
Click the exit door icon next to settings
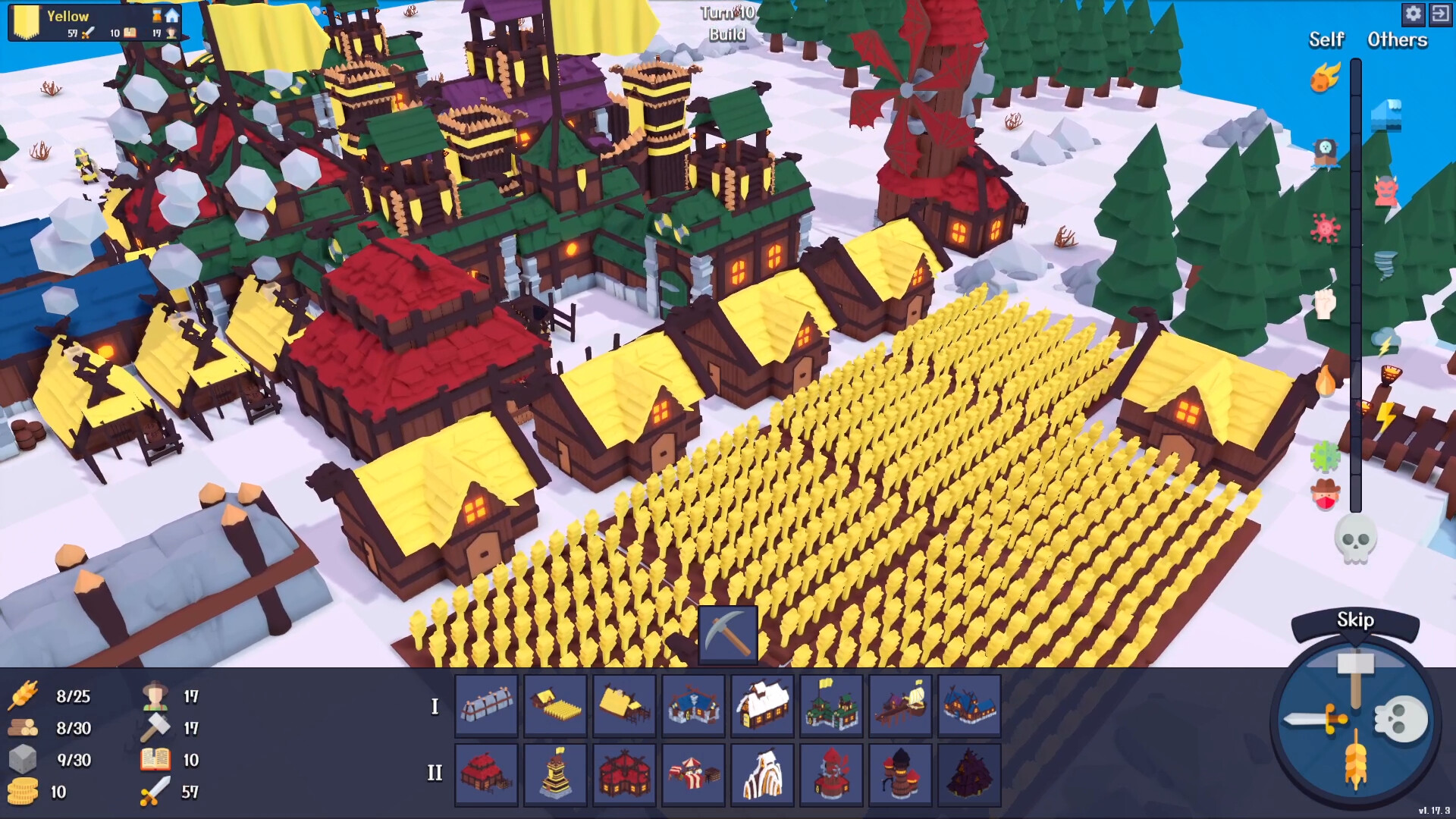pos(1442,14)
